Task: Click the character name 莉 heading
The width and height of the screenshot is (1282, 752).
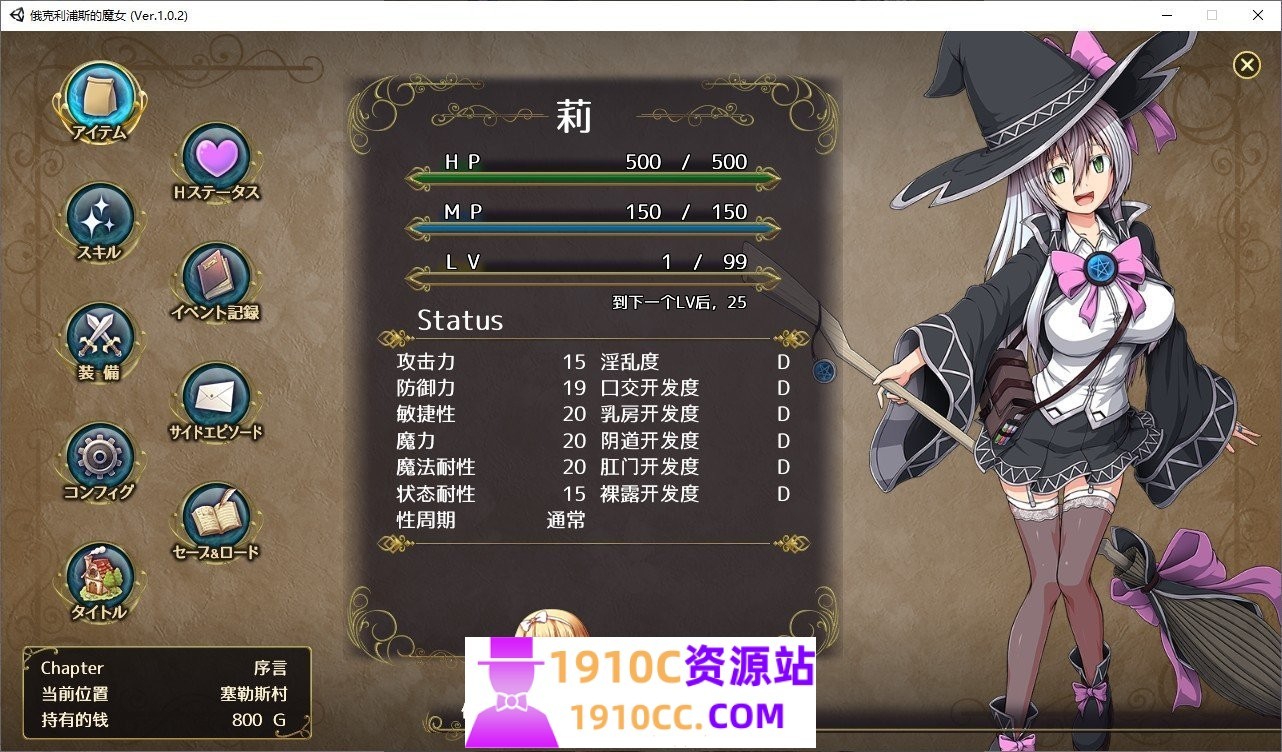Action: click(575, 115)
